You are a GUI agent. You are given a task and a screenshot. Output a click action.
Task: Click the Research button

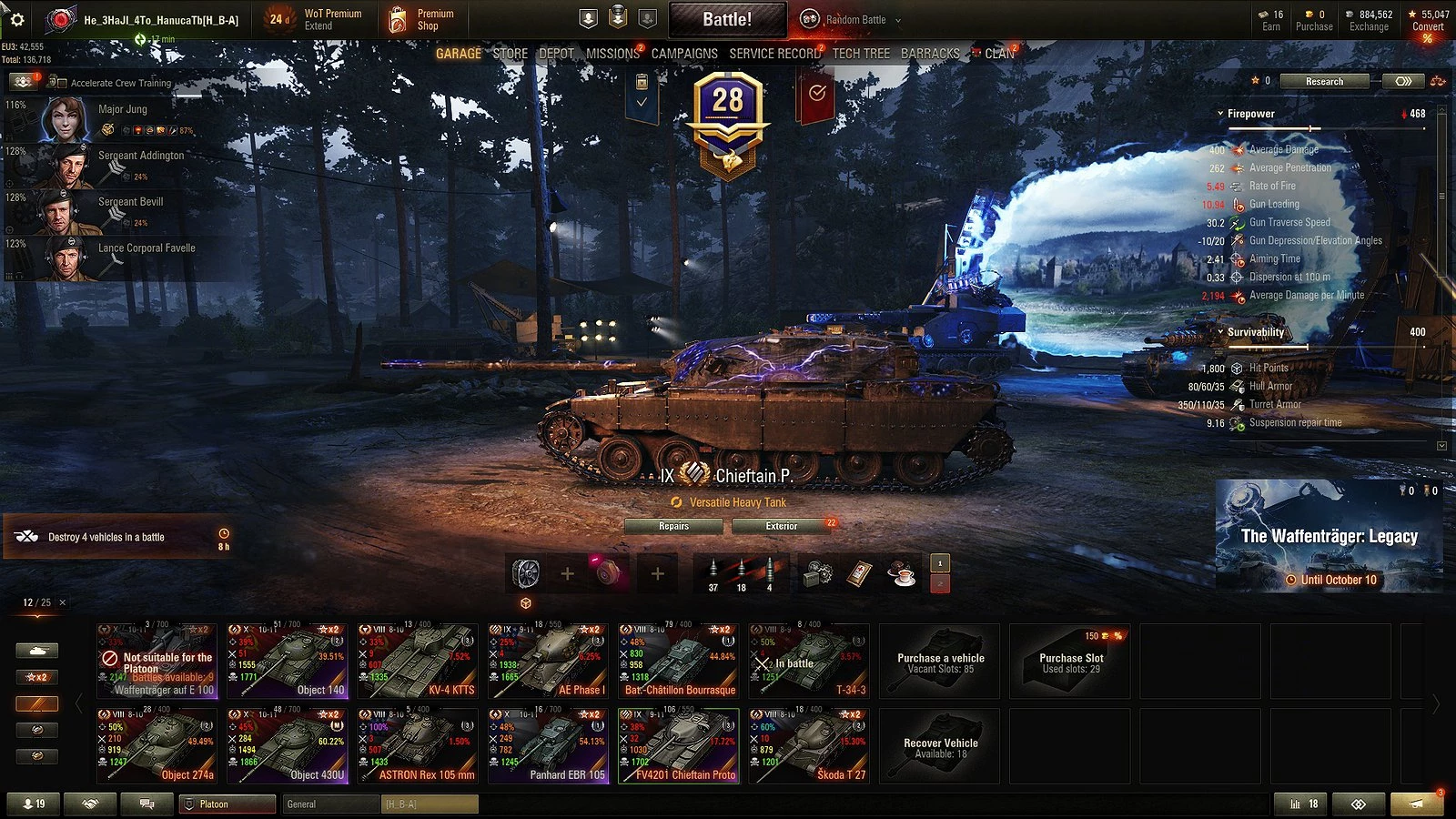click(1324, 81)
